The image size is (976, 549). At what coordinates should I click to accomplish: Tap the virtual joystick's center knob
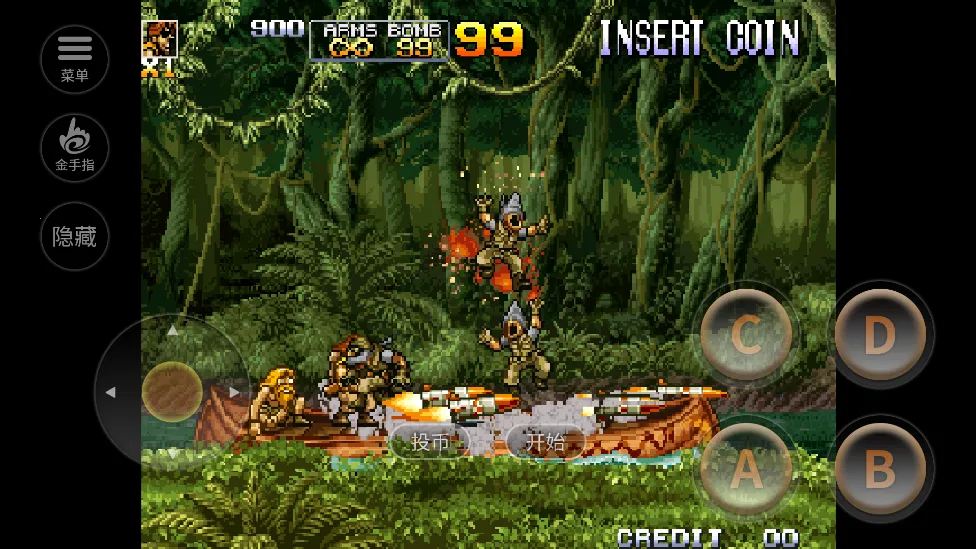(172, 391)
